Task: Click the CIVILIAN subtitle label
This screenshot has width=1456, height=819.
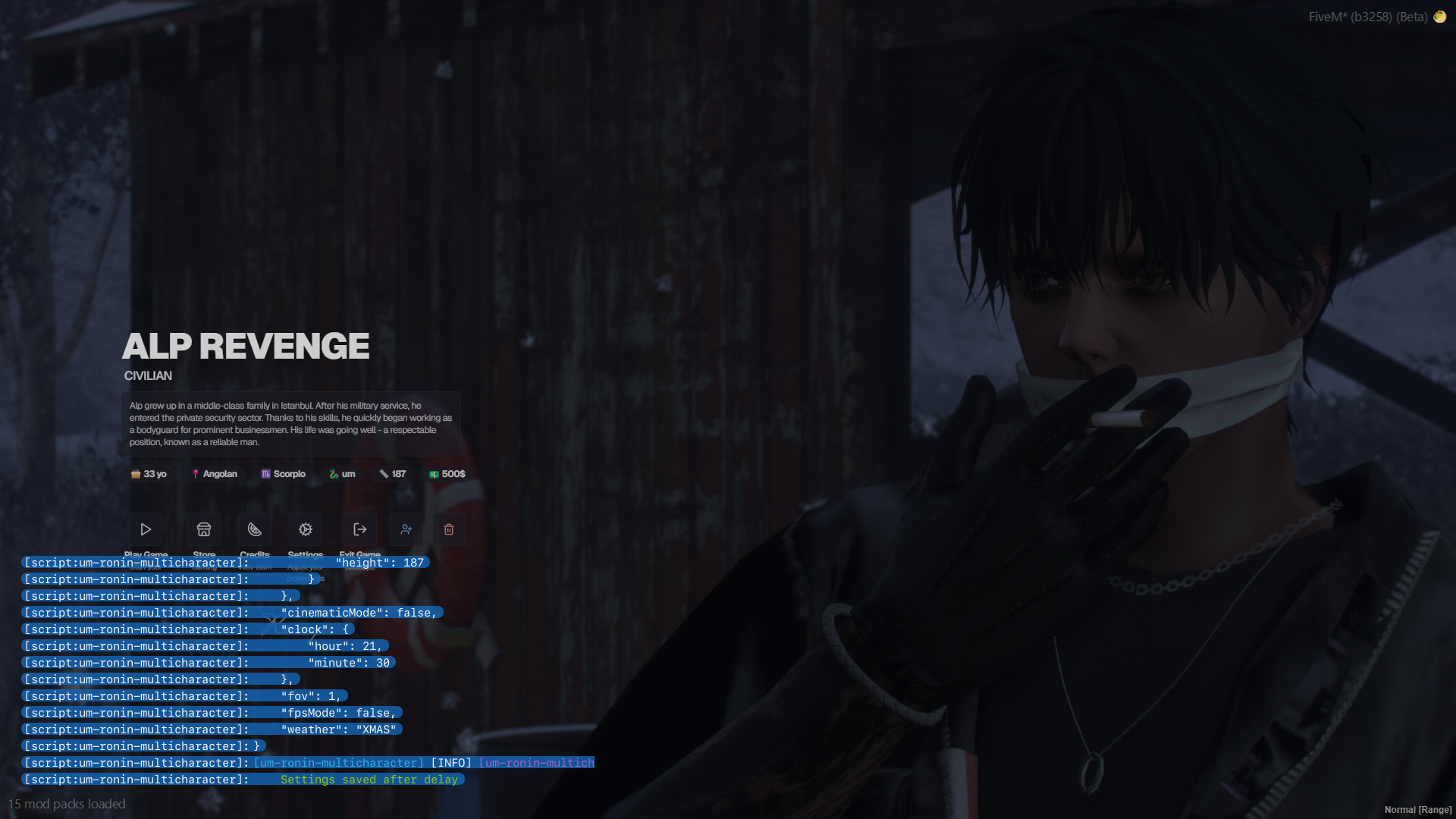Action: coord(148,375)
